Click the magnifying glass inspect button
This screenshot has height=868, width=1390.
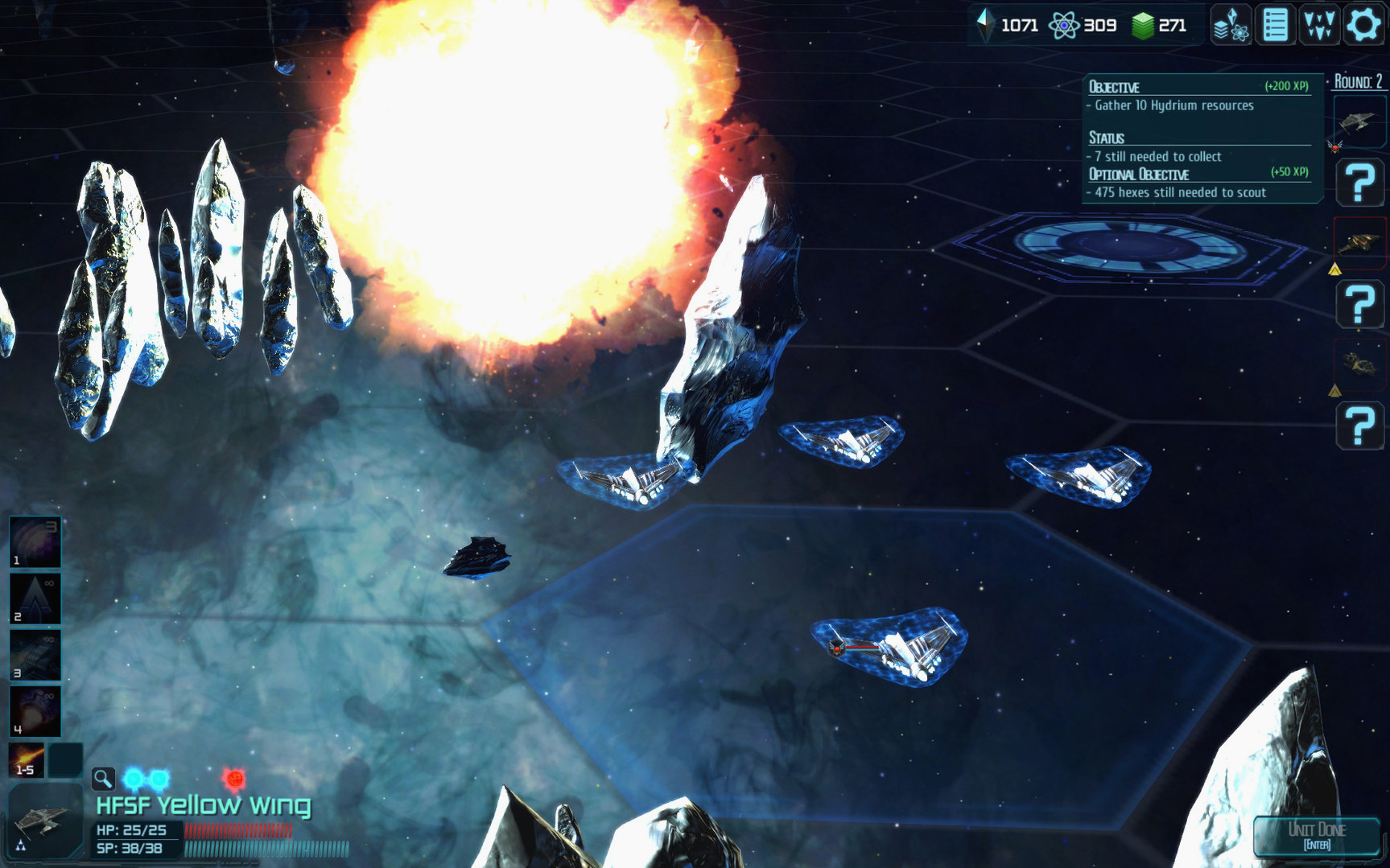click(x=103, y=778)
